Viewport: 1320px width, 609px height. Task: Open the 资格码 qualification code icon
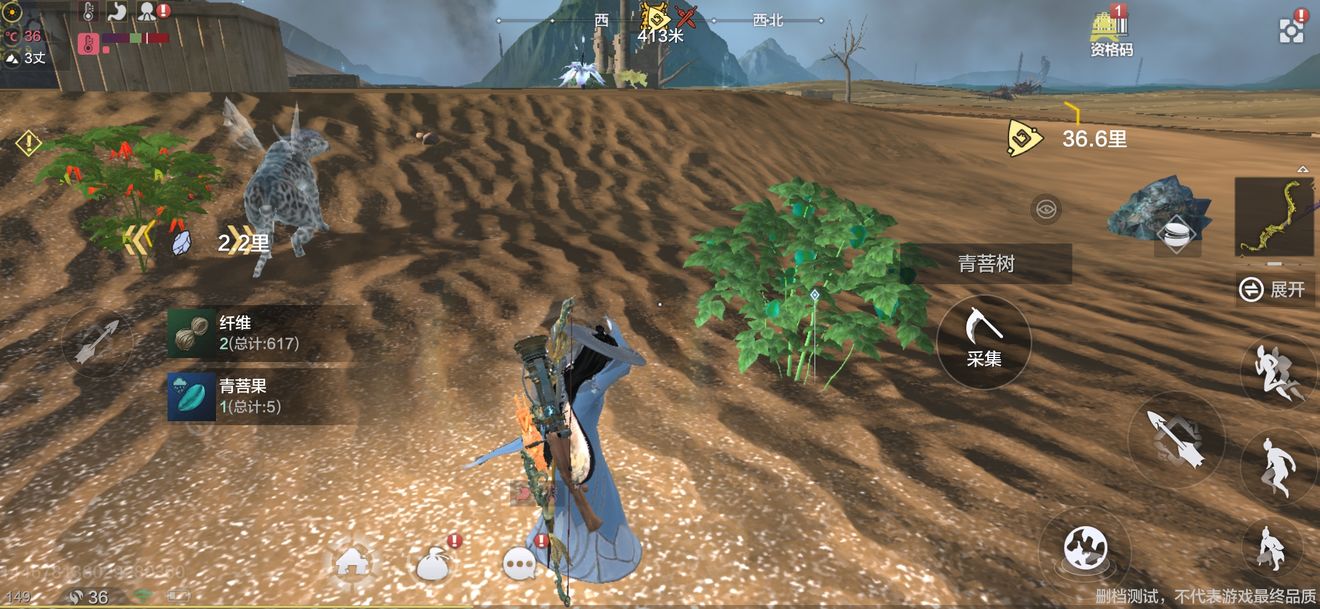[1110, 32]
